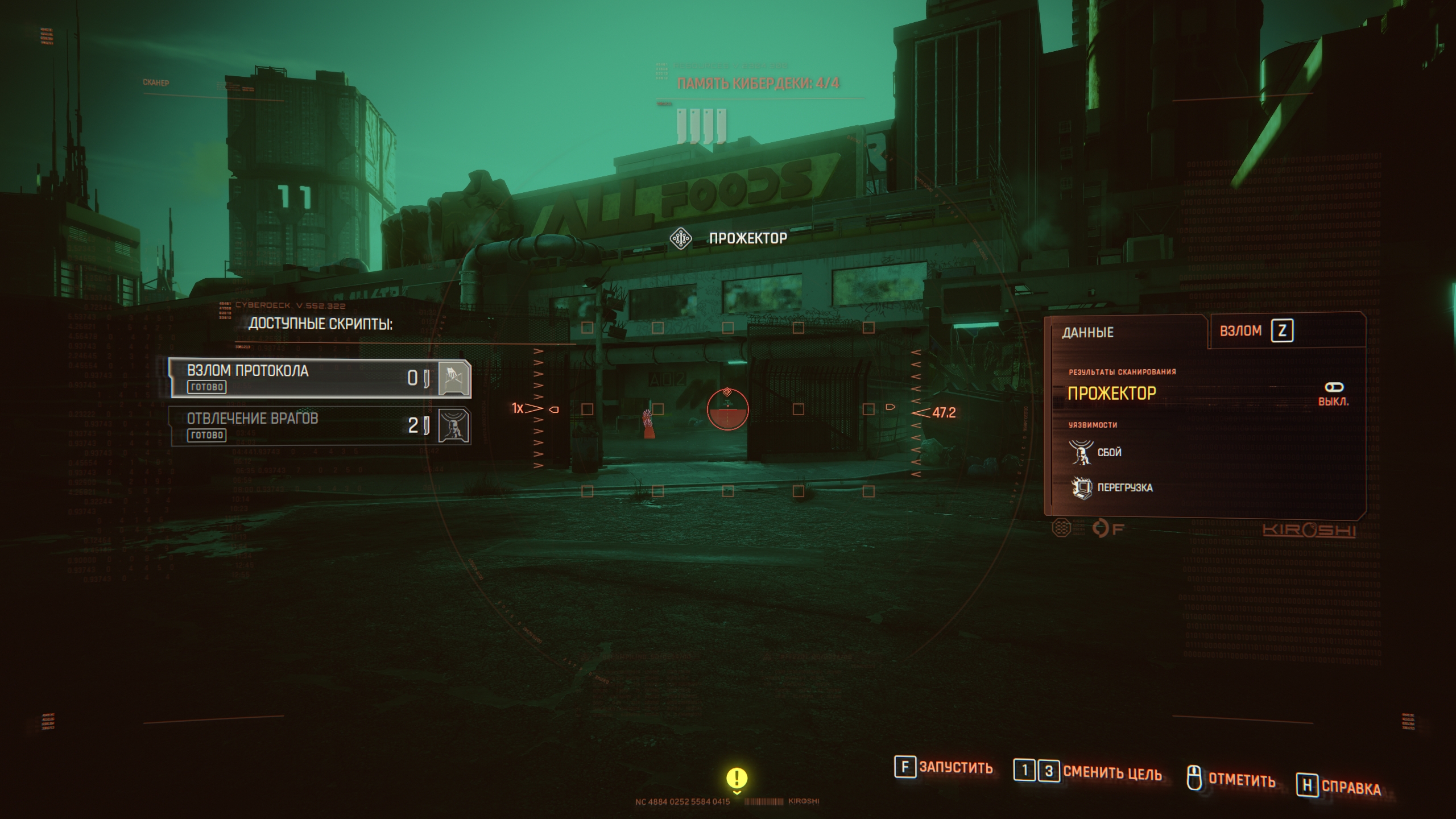Toggle the Прожектор on/off switch
This screenshot has width=1456, height=819.
click(x=1334, y=388)
